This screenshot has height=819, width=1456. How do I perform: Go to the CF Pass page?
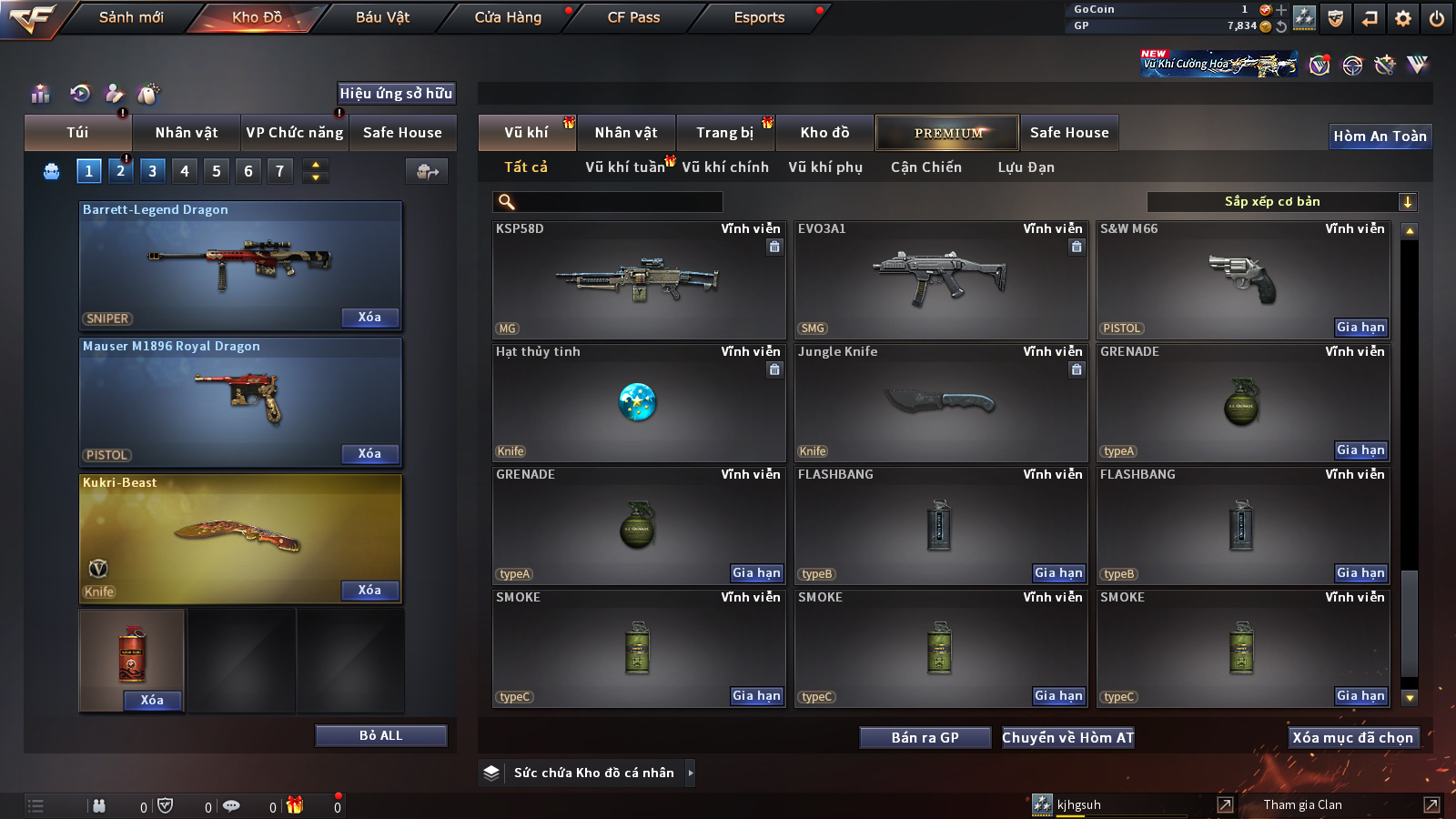[x=633, y=17]
